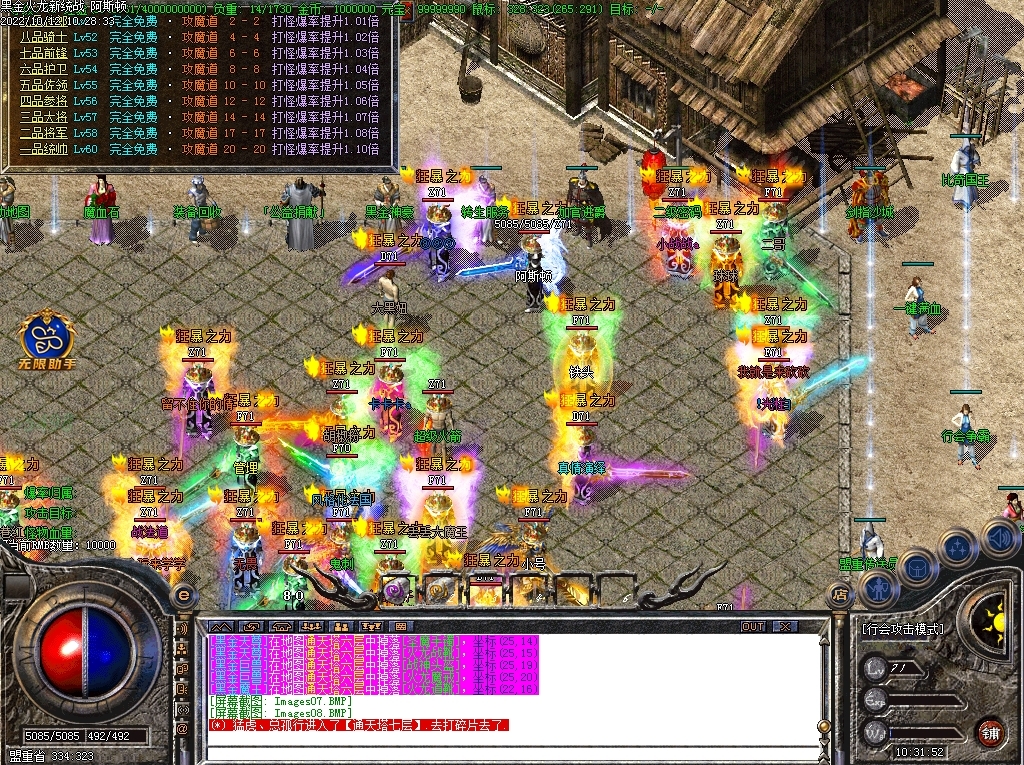Open the skills sparkle round button
1024x765 pixels.
pyautogui.click(x=957, y=549)
